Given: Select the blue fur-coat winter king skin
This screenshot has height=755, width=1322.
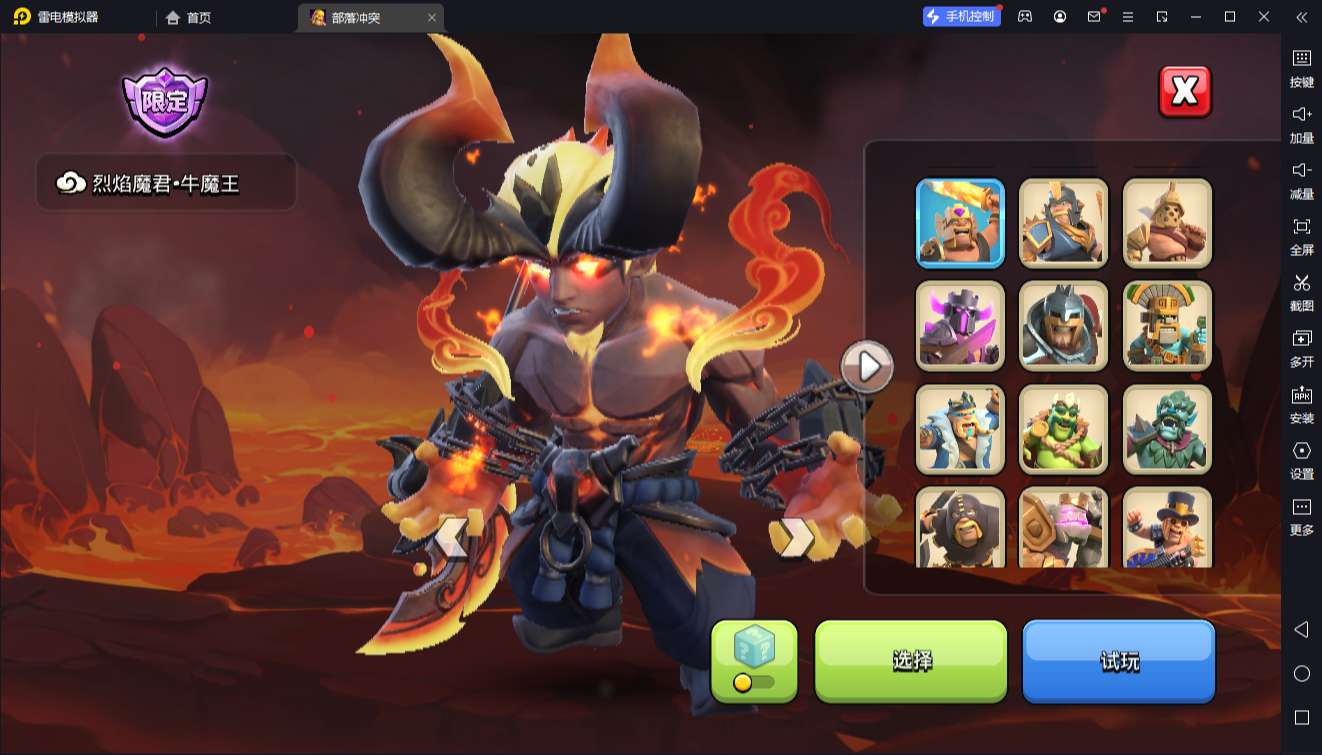Looking at the screenshot, I should (x=960, y=429).
